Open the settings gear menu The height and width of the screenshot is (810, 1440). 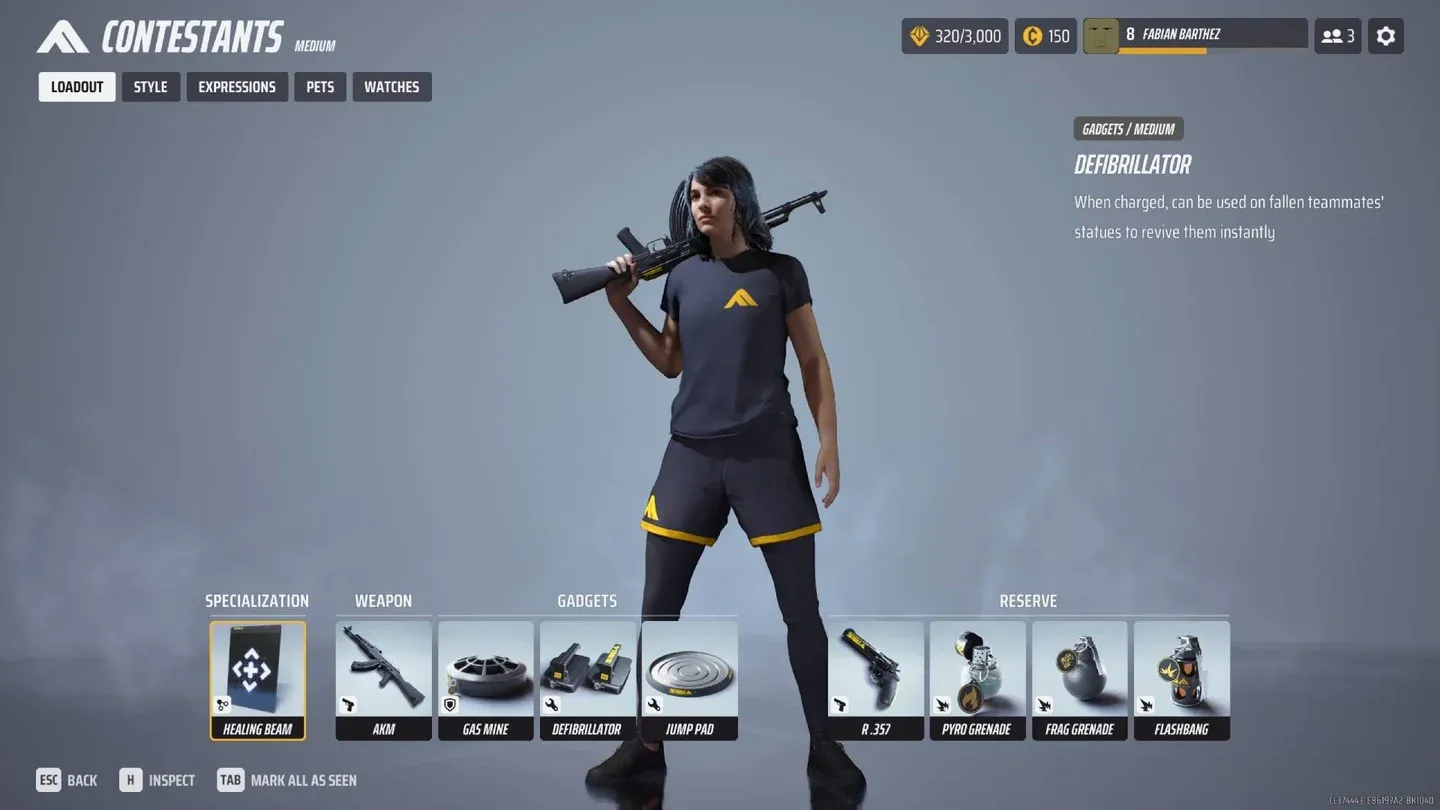point(1385,36)
